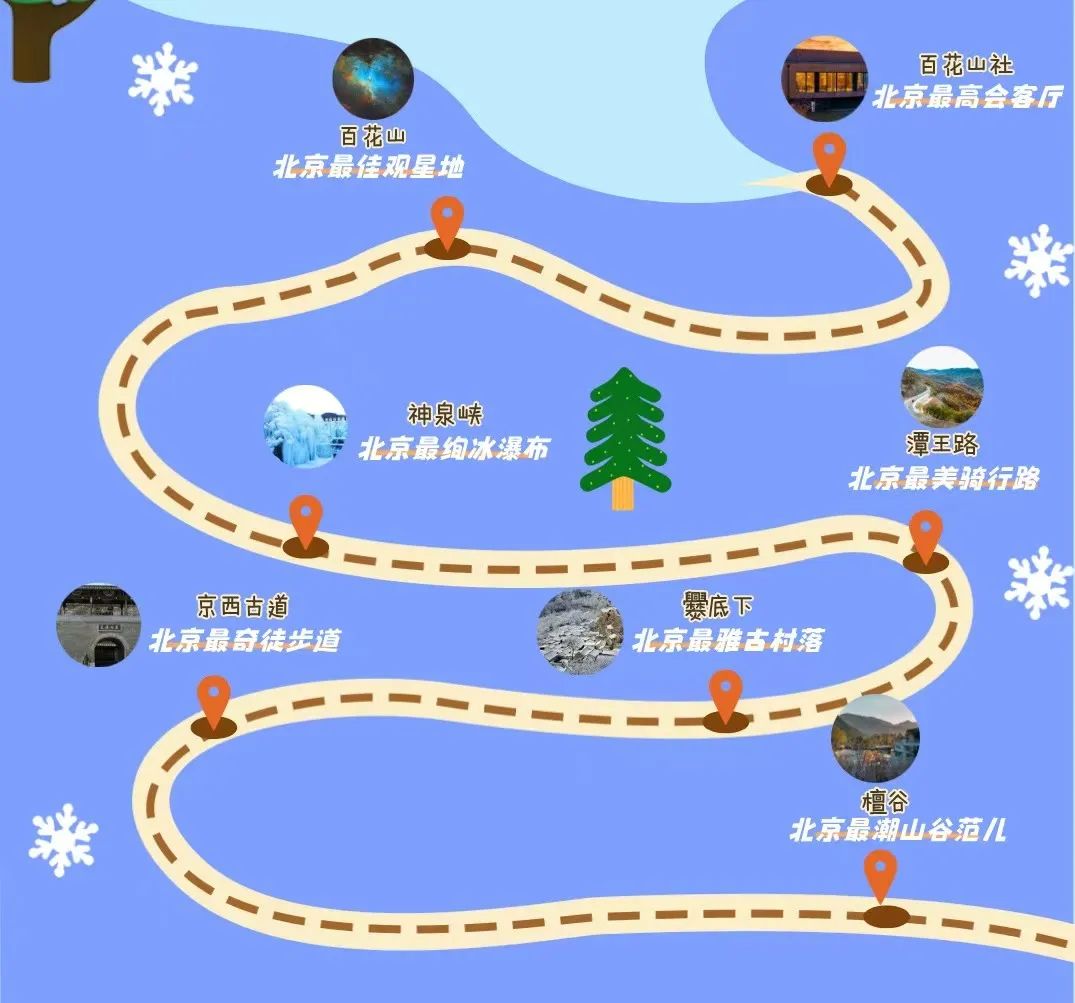Open the 京西古道 stone gate thumbnail
The width and height of the screenshot is (1075, 1003).
point(98,626)
